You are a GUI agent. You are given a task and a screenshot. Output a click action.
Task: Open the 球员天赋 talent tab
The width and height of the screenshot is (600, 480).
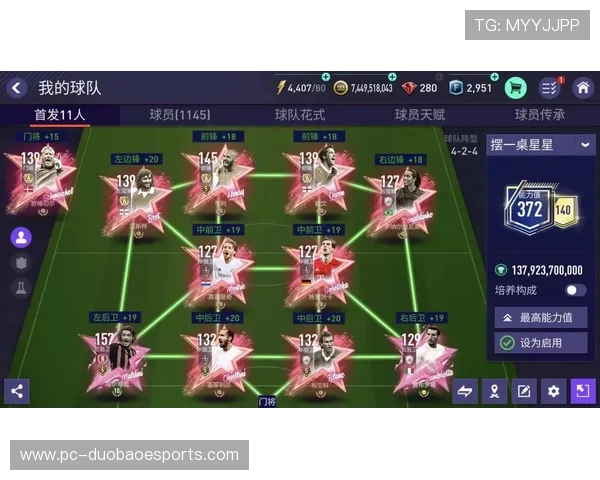pyautogui.click(x=420, y=115)
